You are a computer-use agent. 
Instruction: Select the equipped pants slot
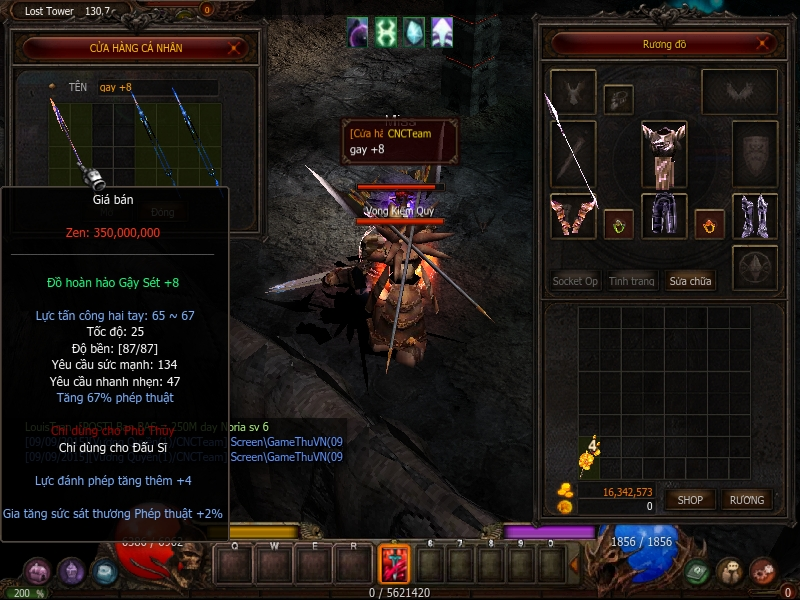tap(664, 215)
